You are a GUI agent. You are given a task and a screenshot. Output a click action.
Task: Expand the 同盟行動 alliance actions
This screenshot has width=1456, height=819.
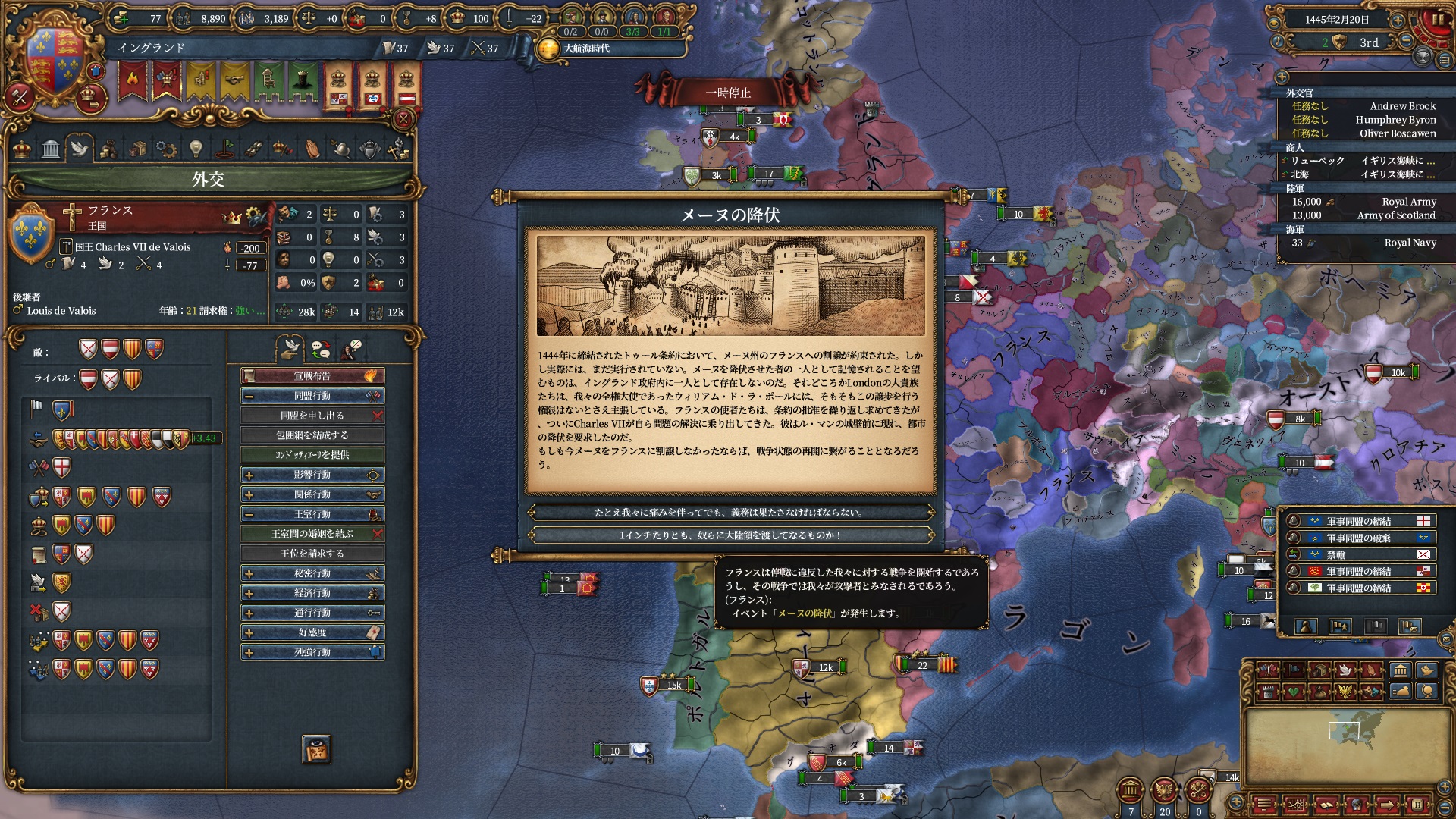tap(312, 396)
